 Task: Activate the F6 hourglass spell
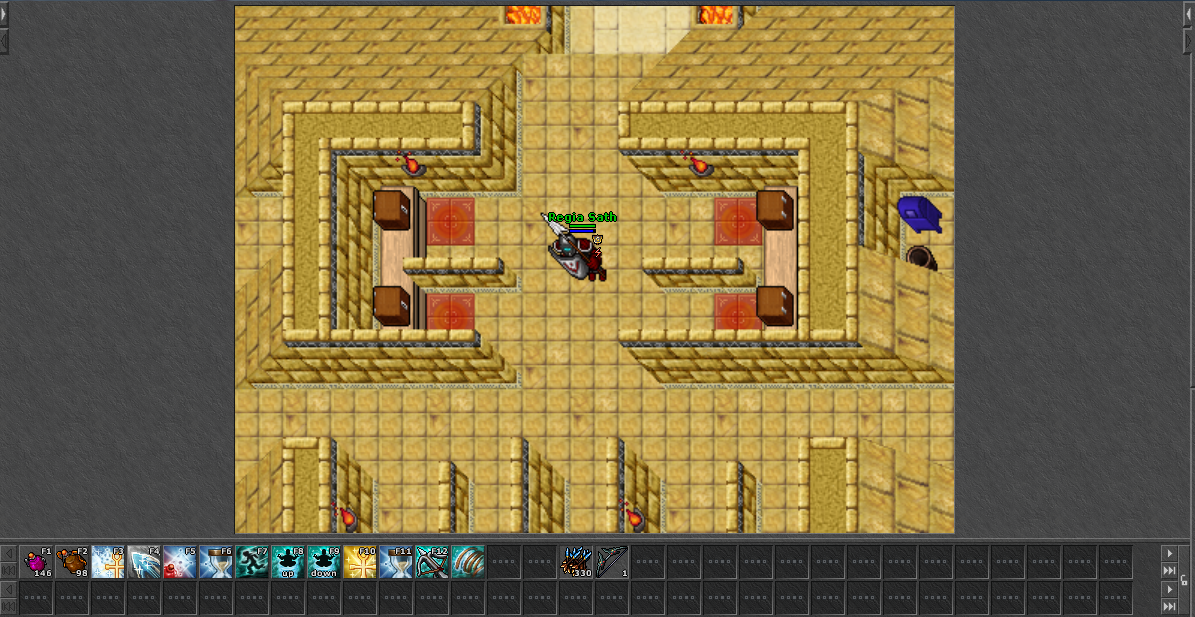217,562
